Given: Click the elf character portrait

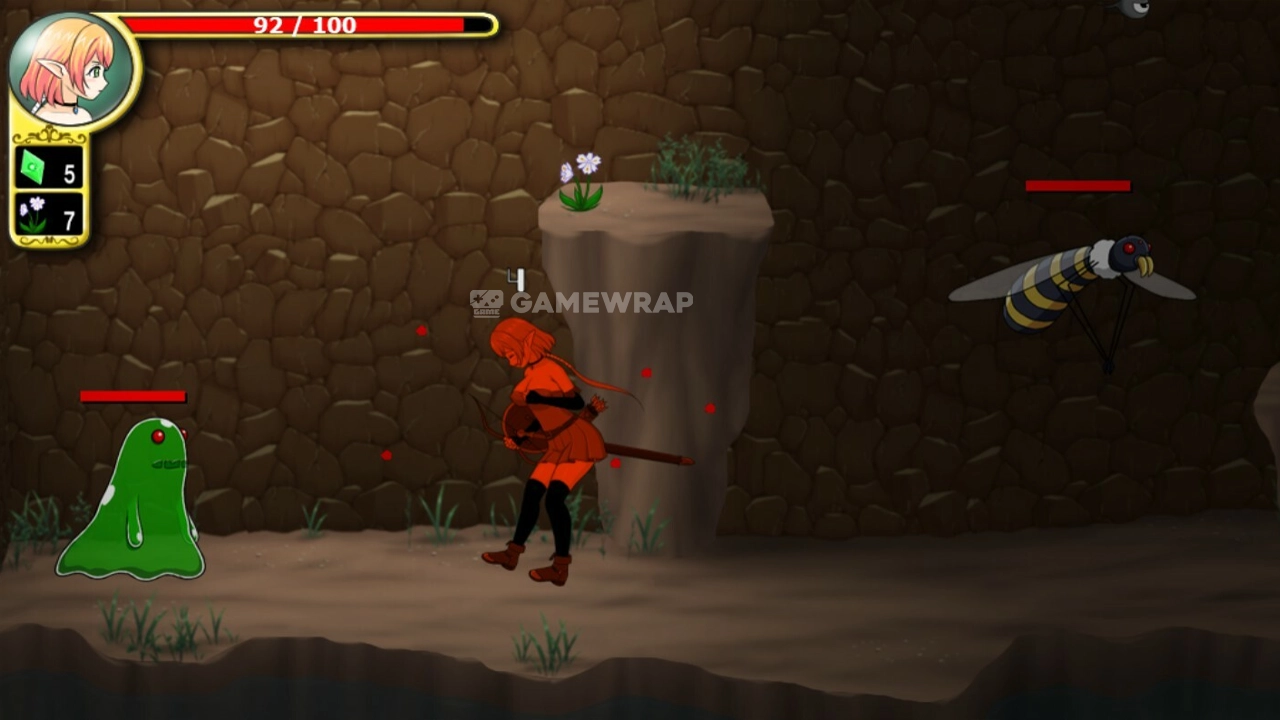Looking at the screenshot, I should (x=70, y=69).
